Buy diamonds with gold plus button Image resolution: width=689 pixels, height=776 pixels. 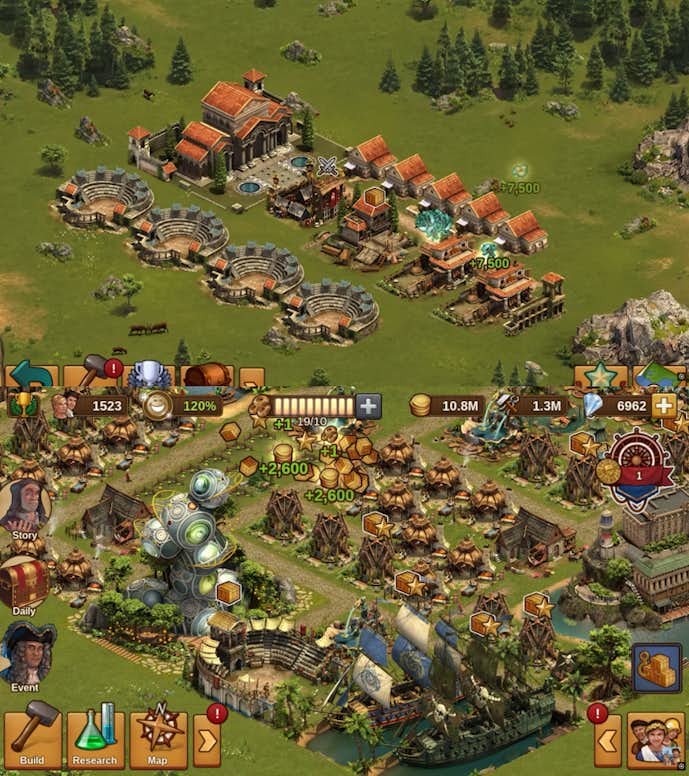(663, 405)
